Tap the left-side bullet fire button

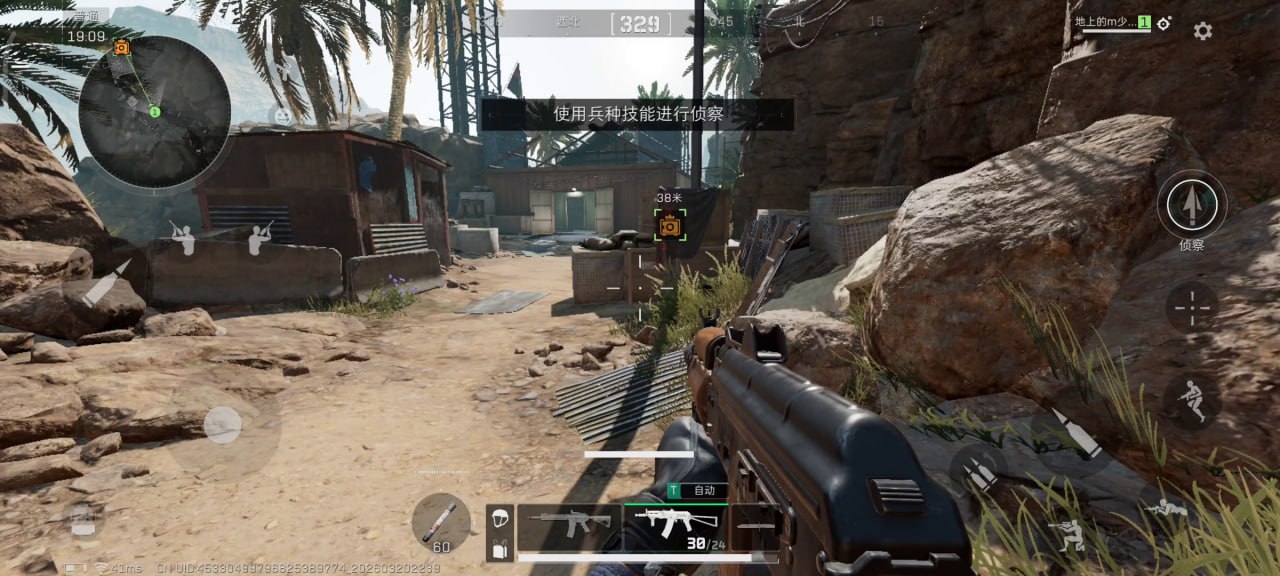(104, 283)
